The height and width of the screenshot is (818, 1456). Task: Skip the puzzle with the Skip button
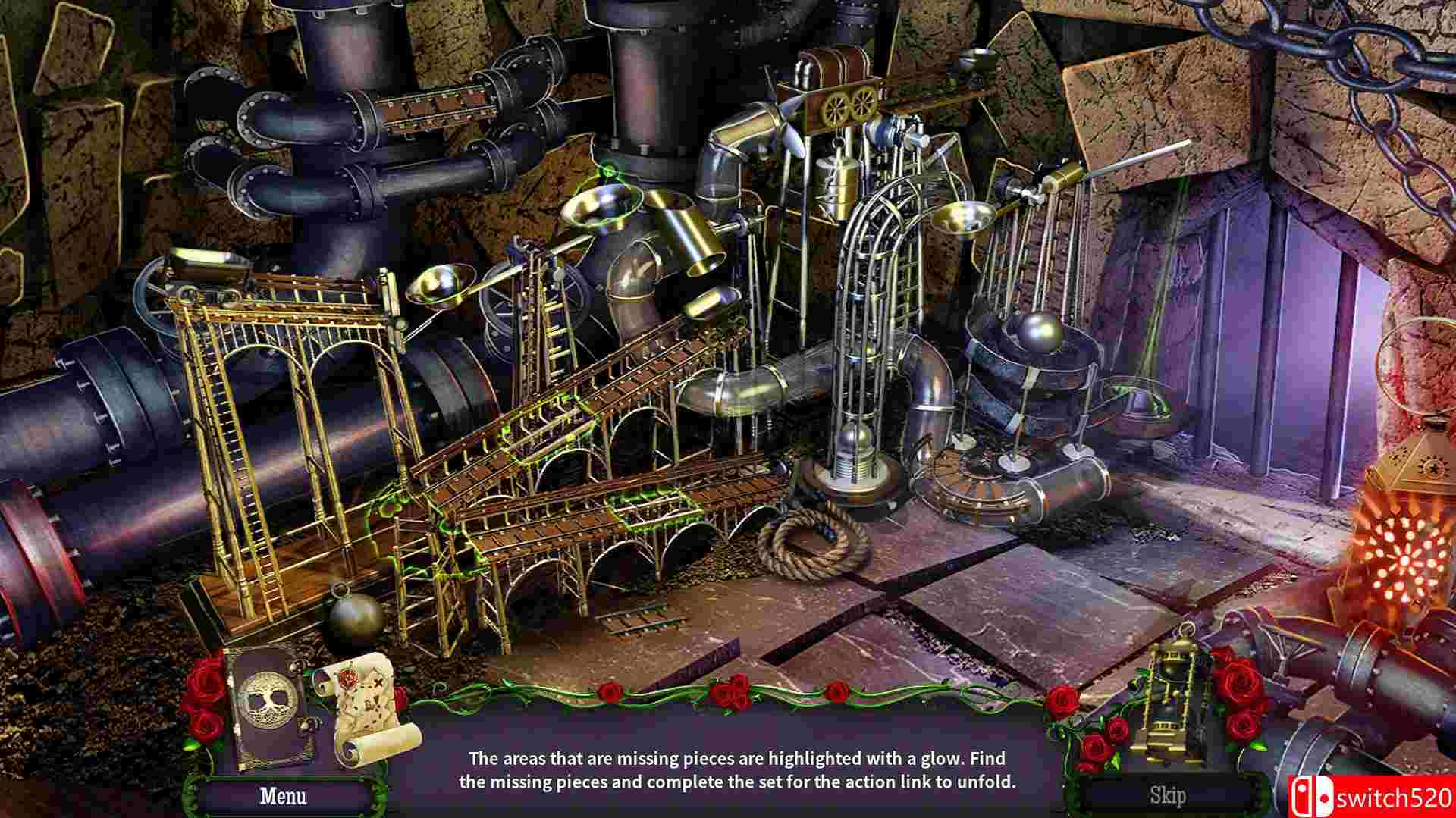(1168, 795)
